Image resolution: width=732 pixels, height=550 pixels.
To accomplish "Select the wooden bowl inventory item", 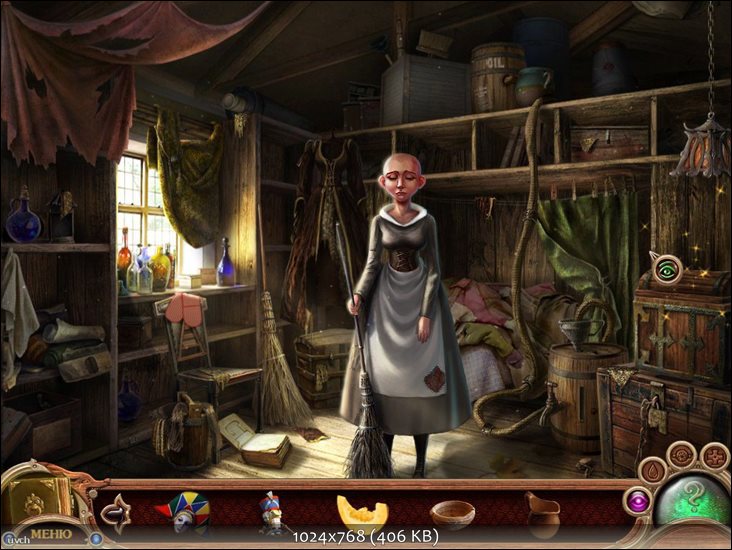I will click(x=452, y=514).
